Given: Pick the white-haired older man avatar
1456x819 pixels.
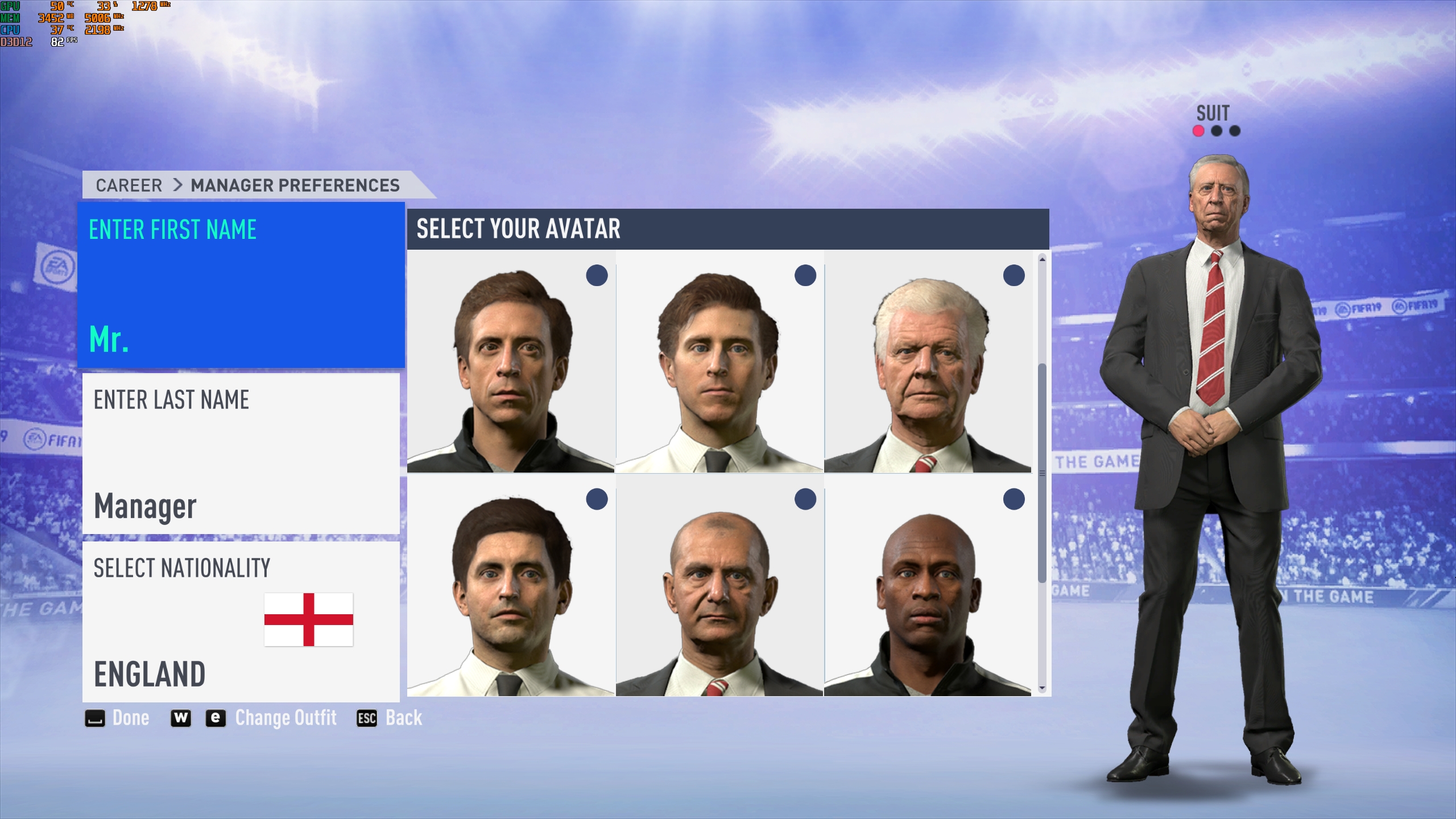Looking at the screenshot, I should [x=928, y=362].
